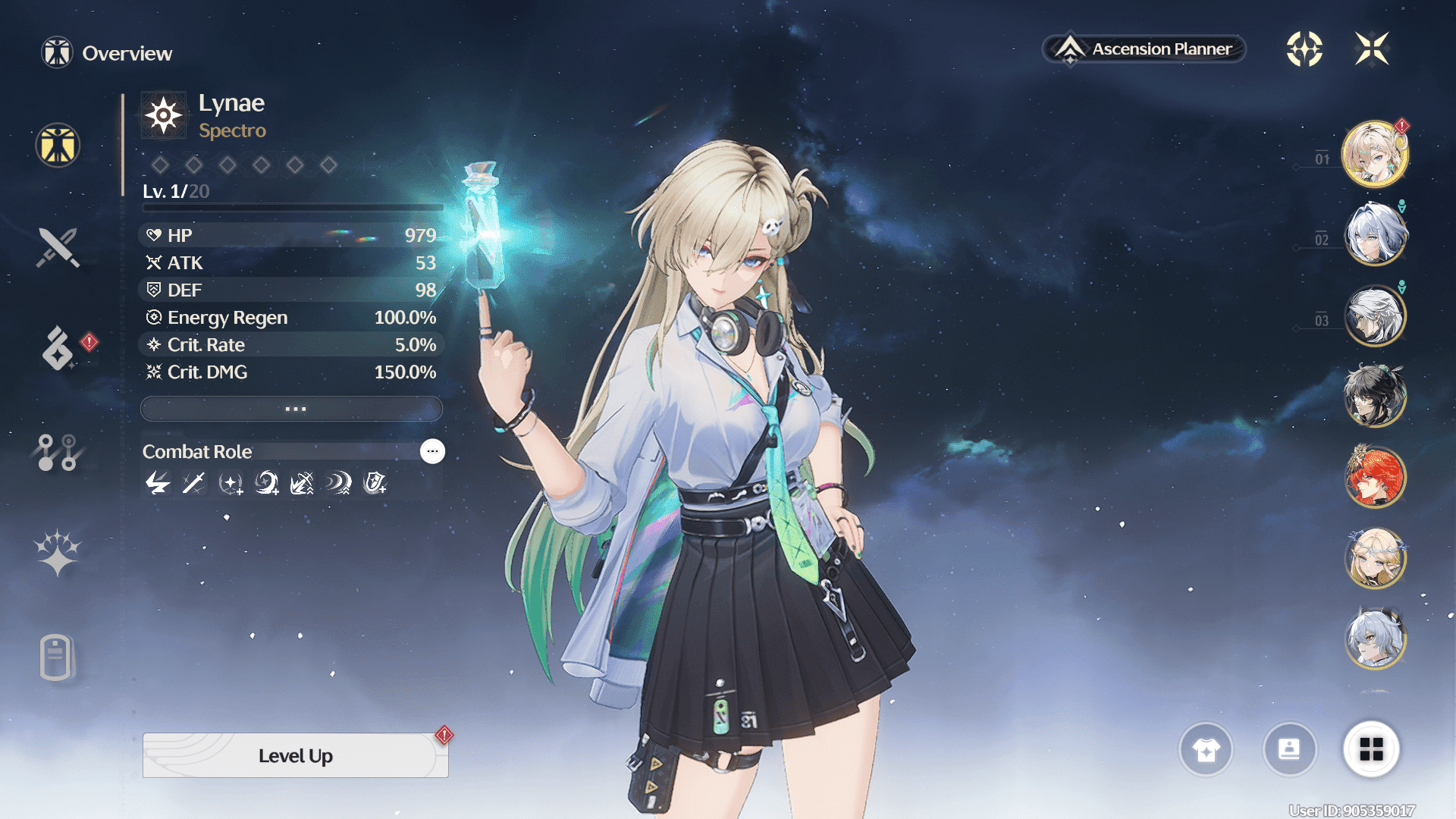The width and height of the screenshot is (1456, 819).
Task: Open the character grid view
Action: coord(1371,750)
